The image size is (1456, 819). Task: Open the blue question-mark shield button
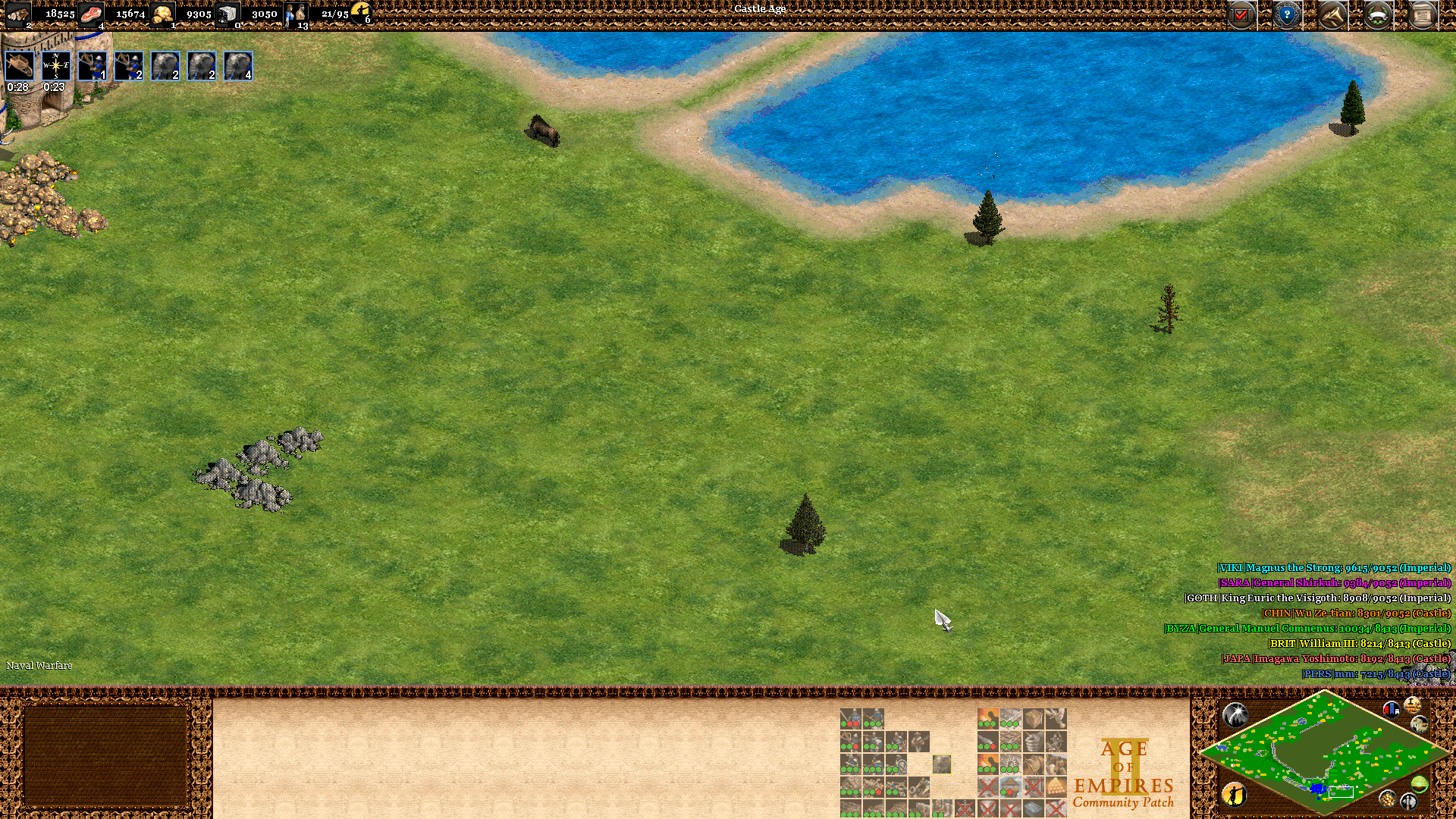tap(1287, 14)
